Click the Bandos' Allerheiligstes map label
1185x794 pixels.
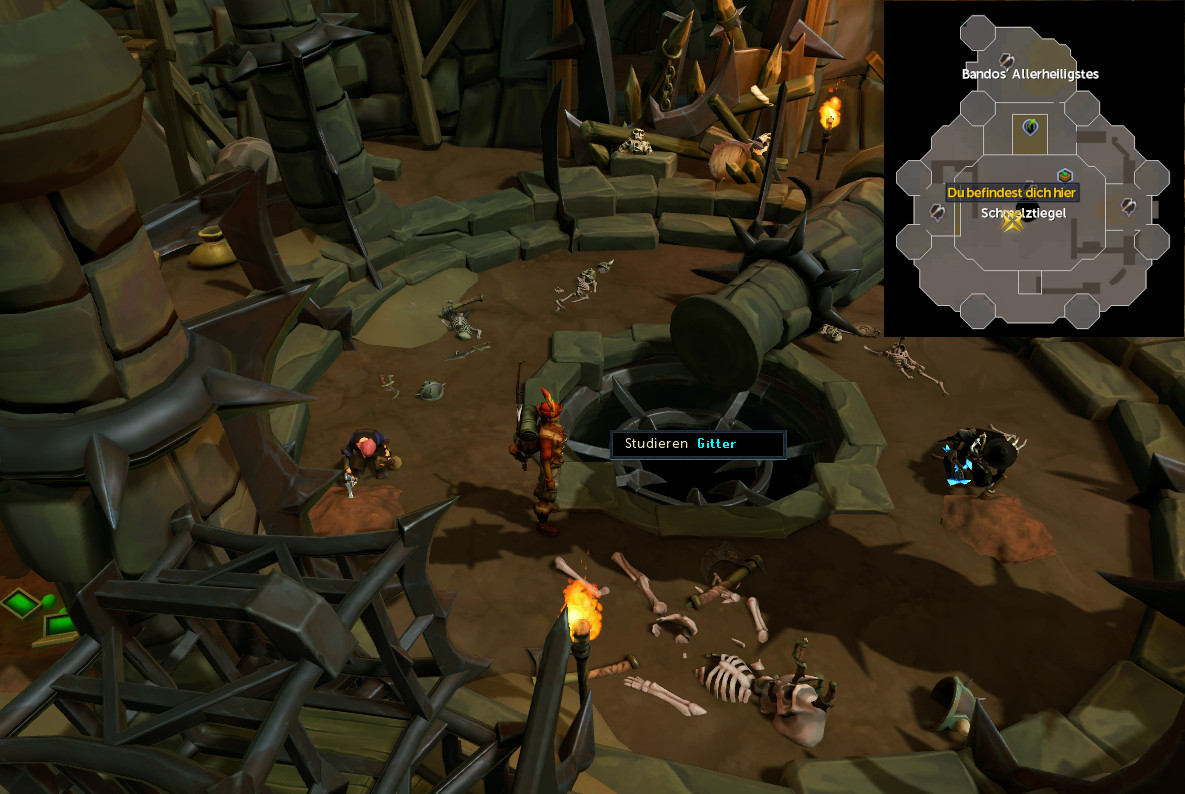click(x=1030, y=74)
